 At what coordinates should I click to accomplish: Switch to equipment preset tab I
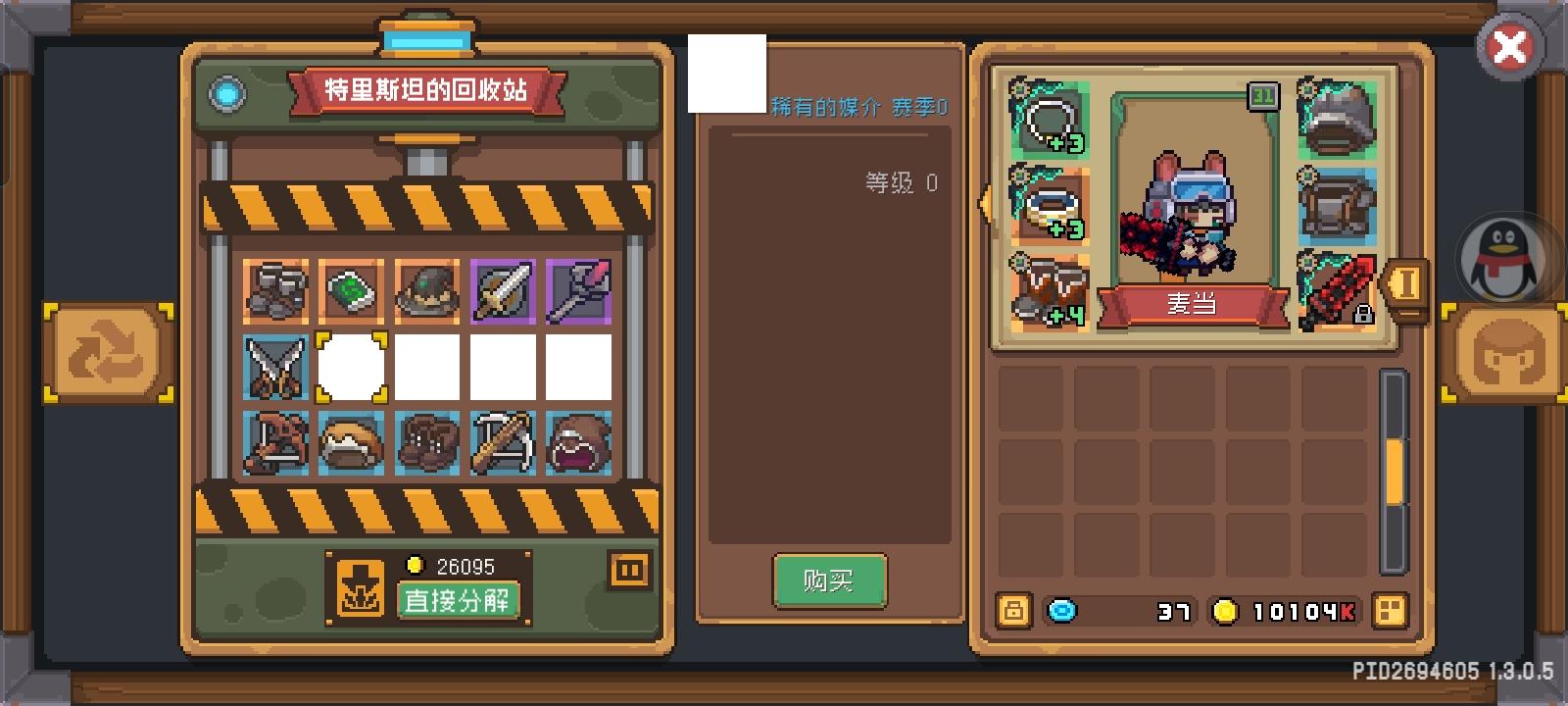point(1408,284)
